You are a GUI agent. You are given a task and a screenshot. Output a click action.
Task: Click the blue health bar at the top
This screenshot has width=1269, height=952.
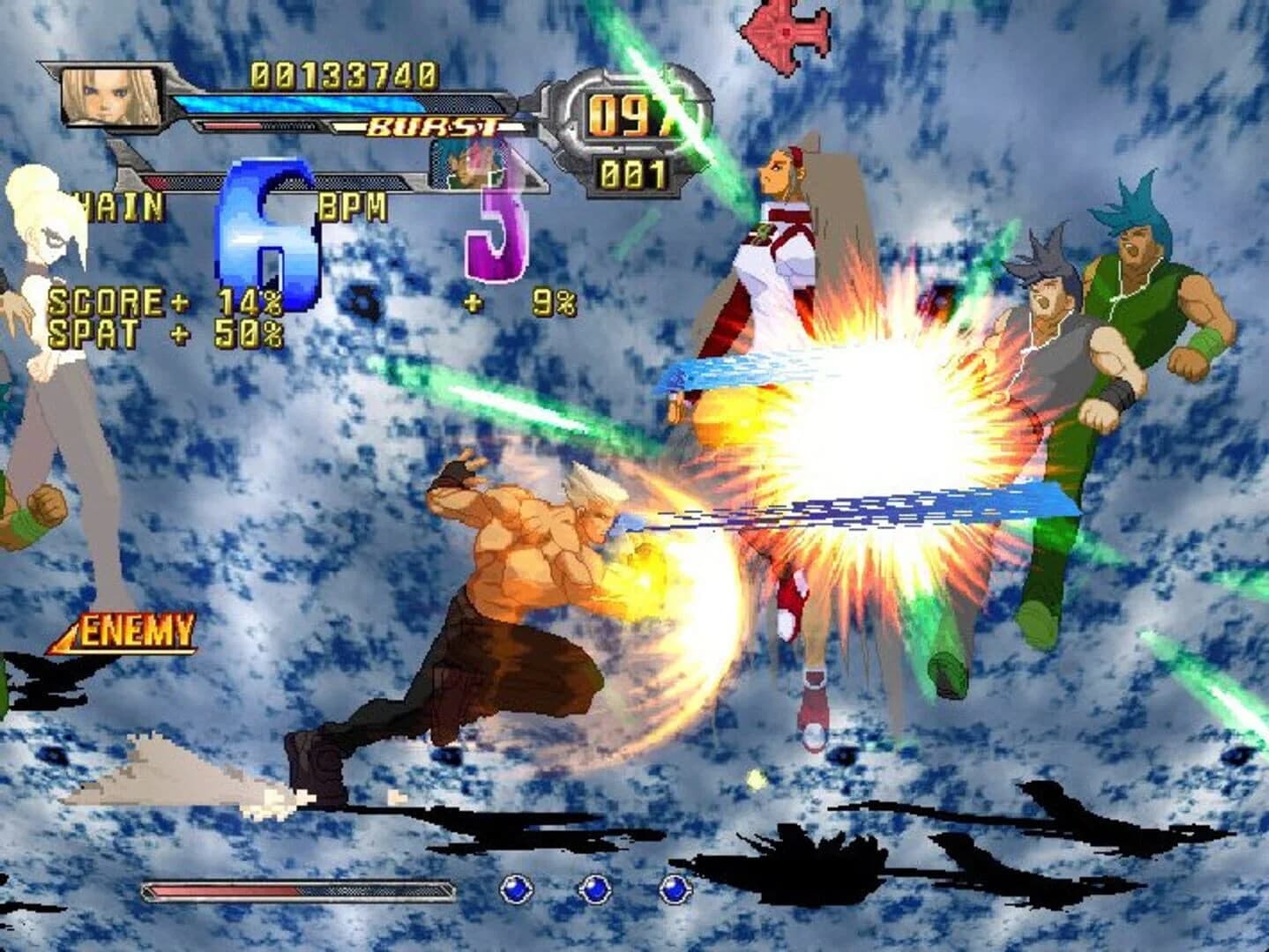pyautogui.click(x=317, y=101)
